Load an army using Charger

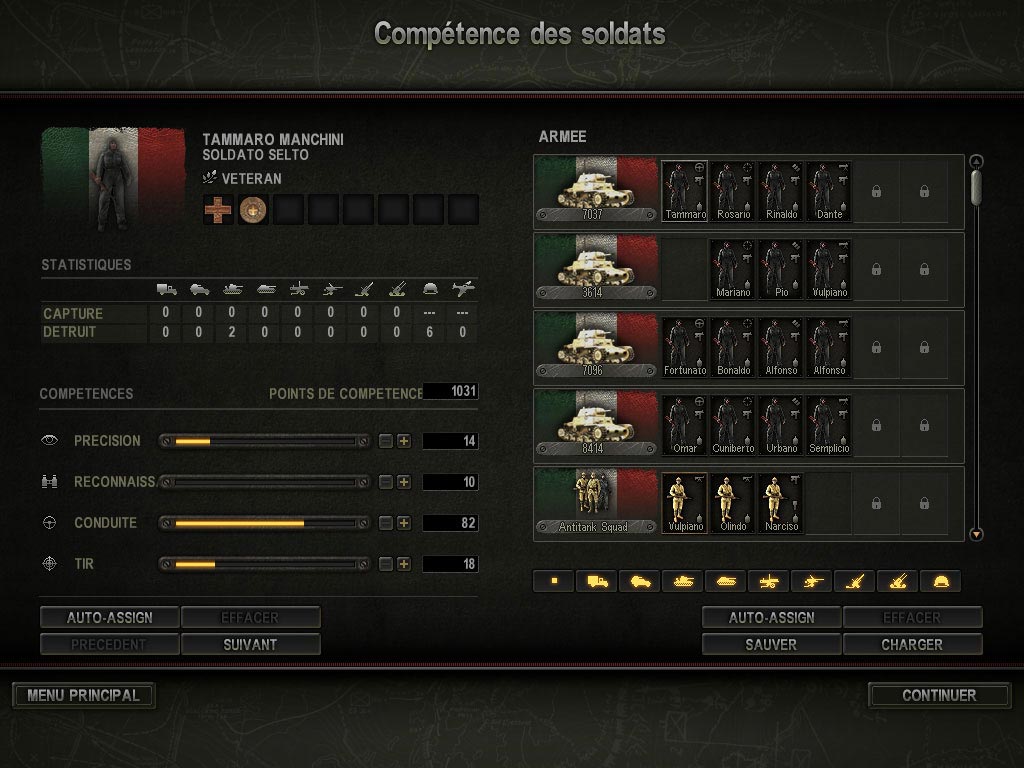tap(912, 645)
